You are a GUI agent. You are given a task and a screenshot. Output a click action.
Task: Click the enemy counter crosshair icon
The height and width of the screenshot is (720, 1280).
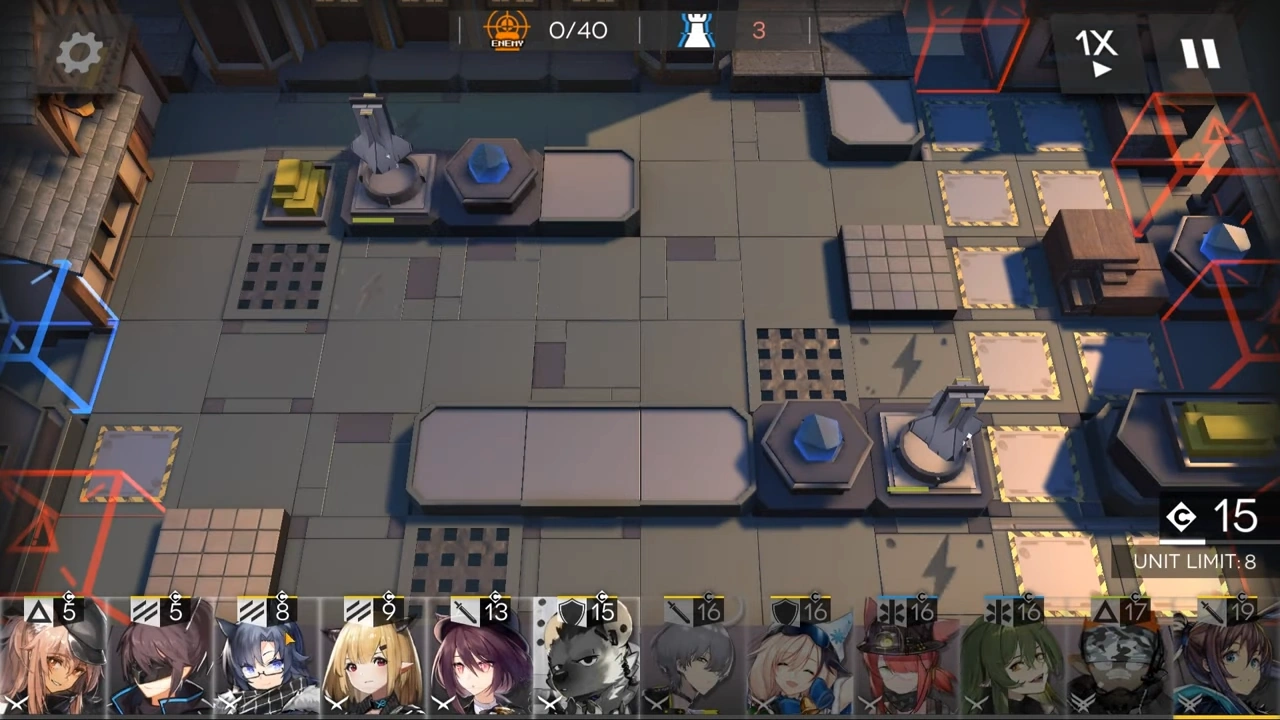tap(507, 30)
